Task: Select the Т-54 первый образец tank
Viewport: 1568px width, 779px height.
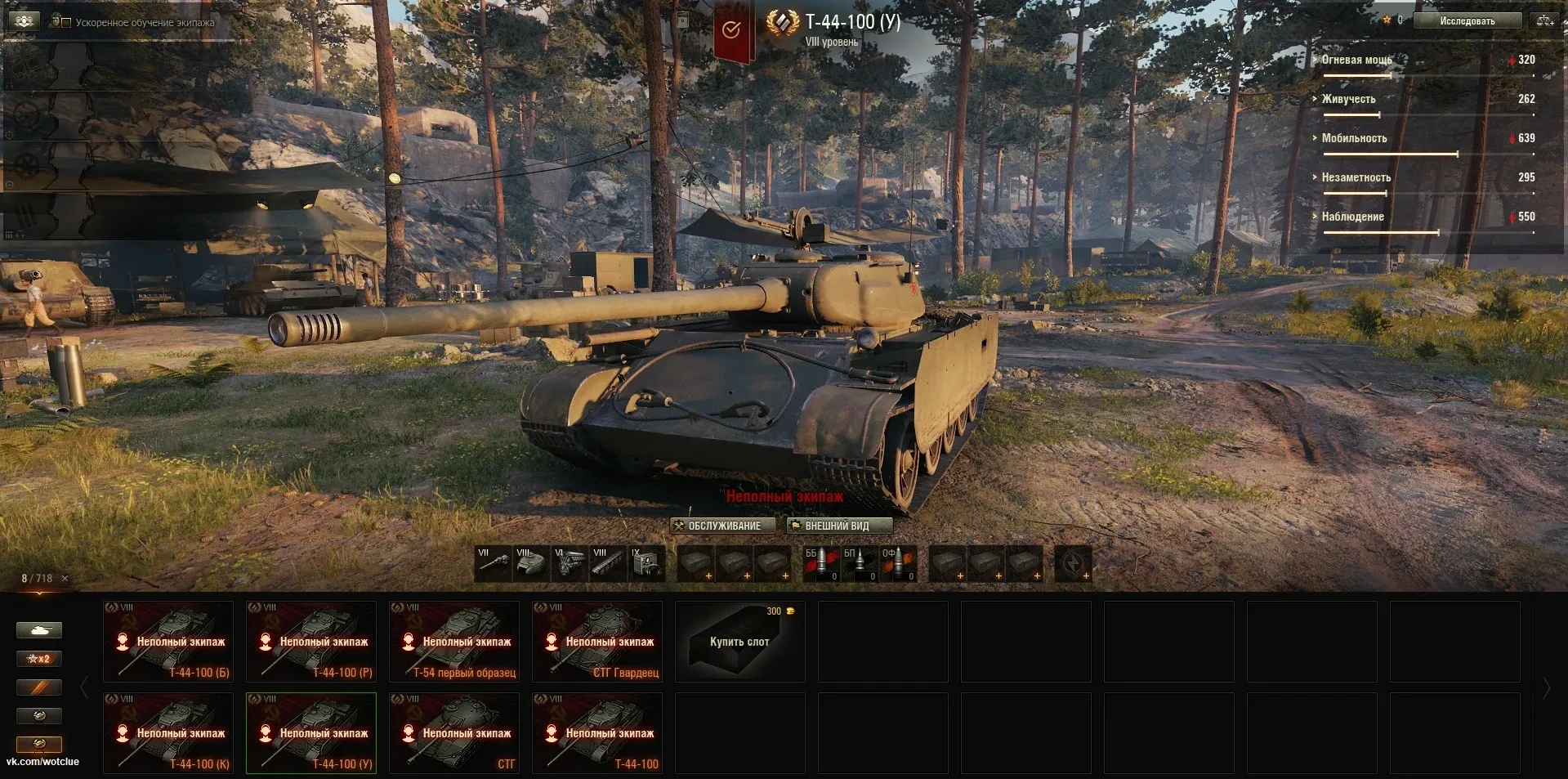Action: pyautogui.click(x=454, y=642)
